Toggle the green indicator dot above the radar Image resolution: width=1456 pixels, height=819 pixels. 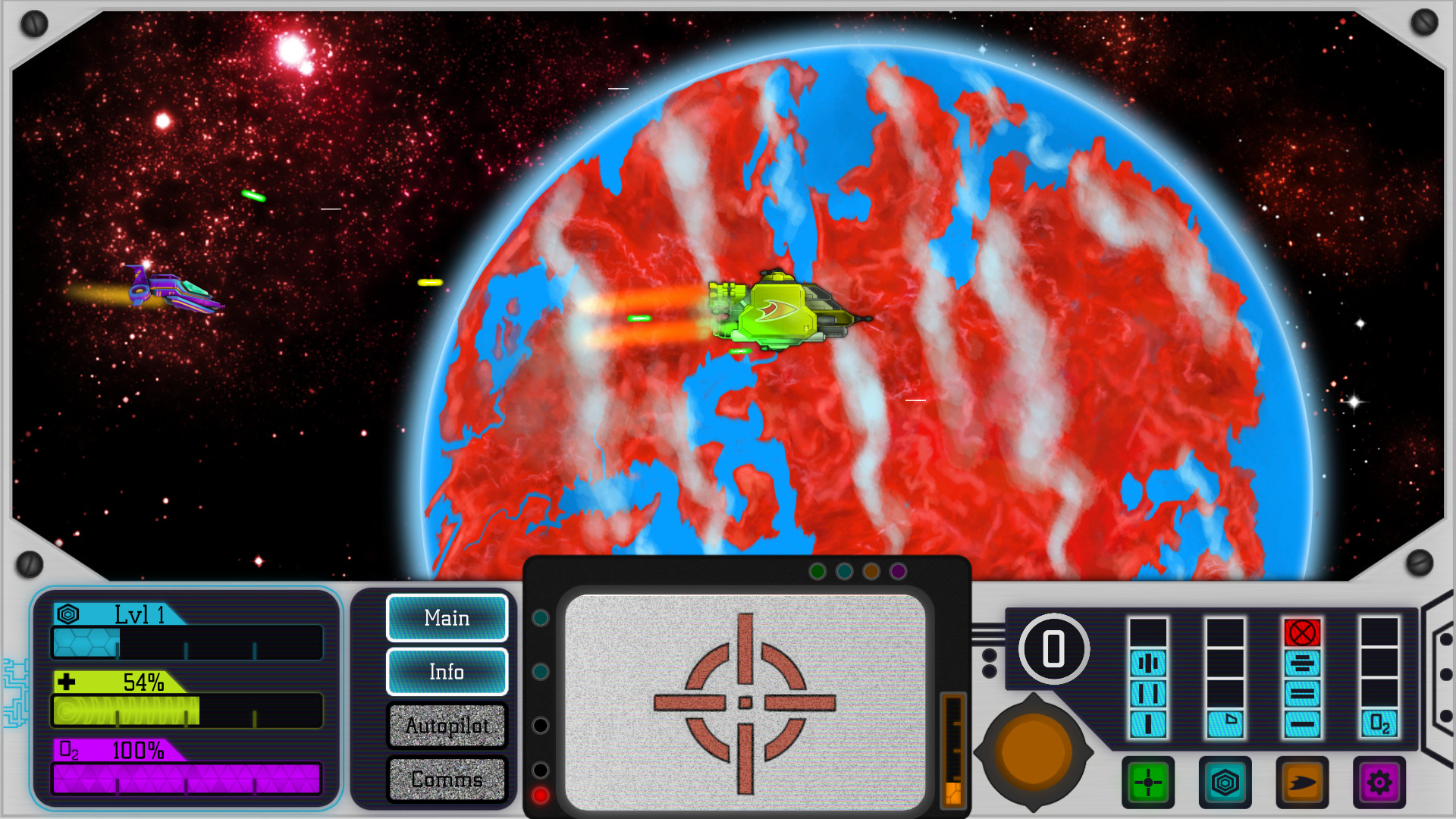818,570
